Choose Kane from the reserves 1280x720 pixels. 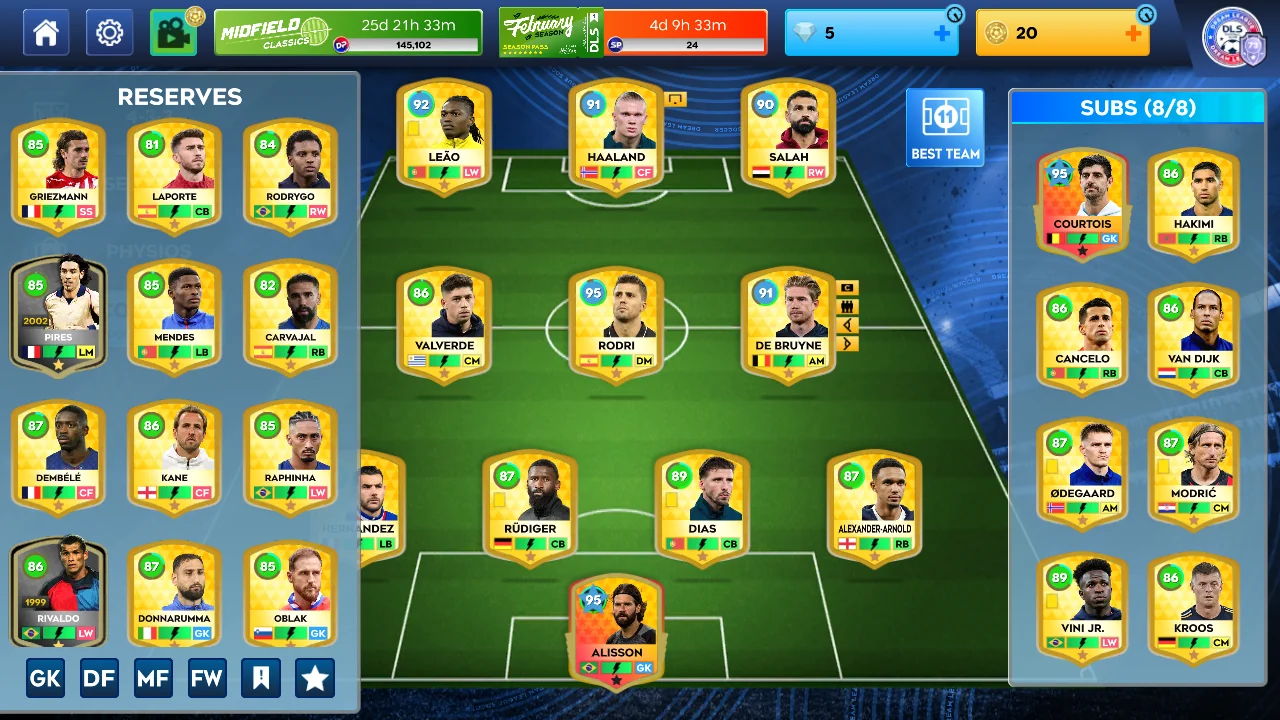(174, 459)
